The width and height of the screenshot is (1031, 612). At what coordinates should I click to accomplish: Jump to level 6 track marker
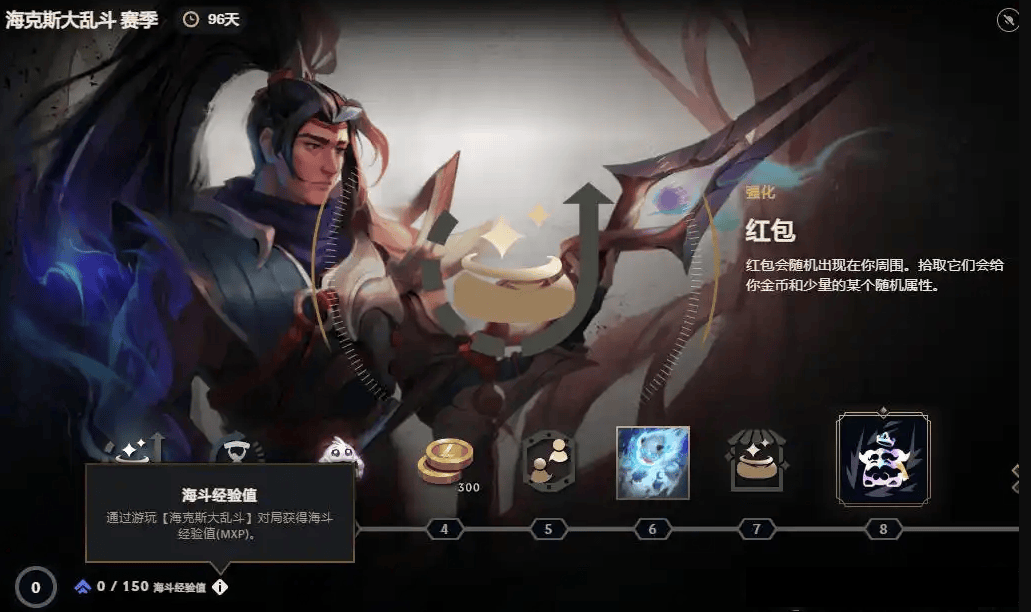652,528
